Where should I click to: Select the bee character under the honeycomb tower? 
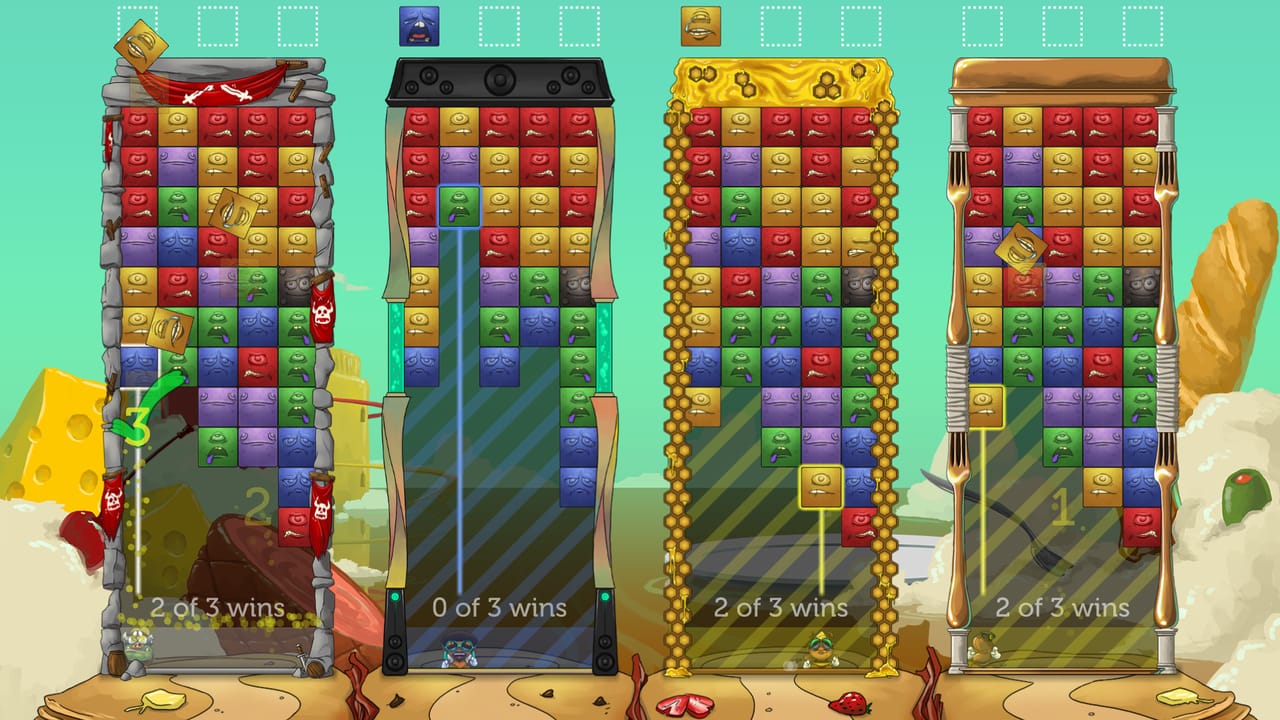820,652
